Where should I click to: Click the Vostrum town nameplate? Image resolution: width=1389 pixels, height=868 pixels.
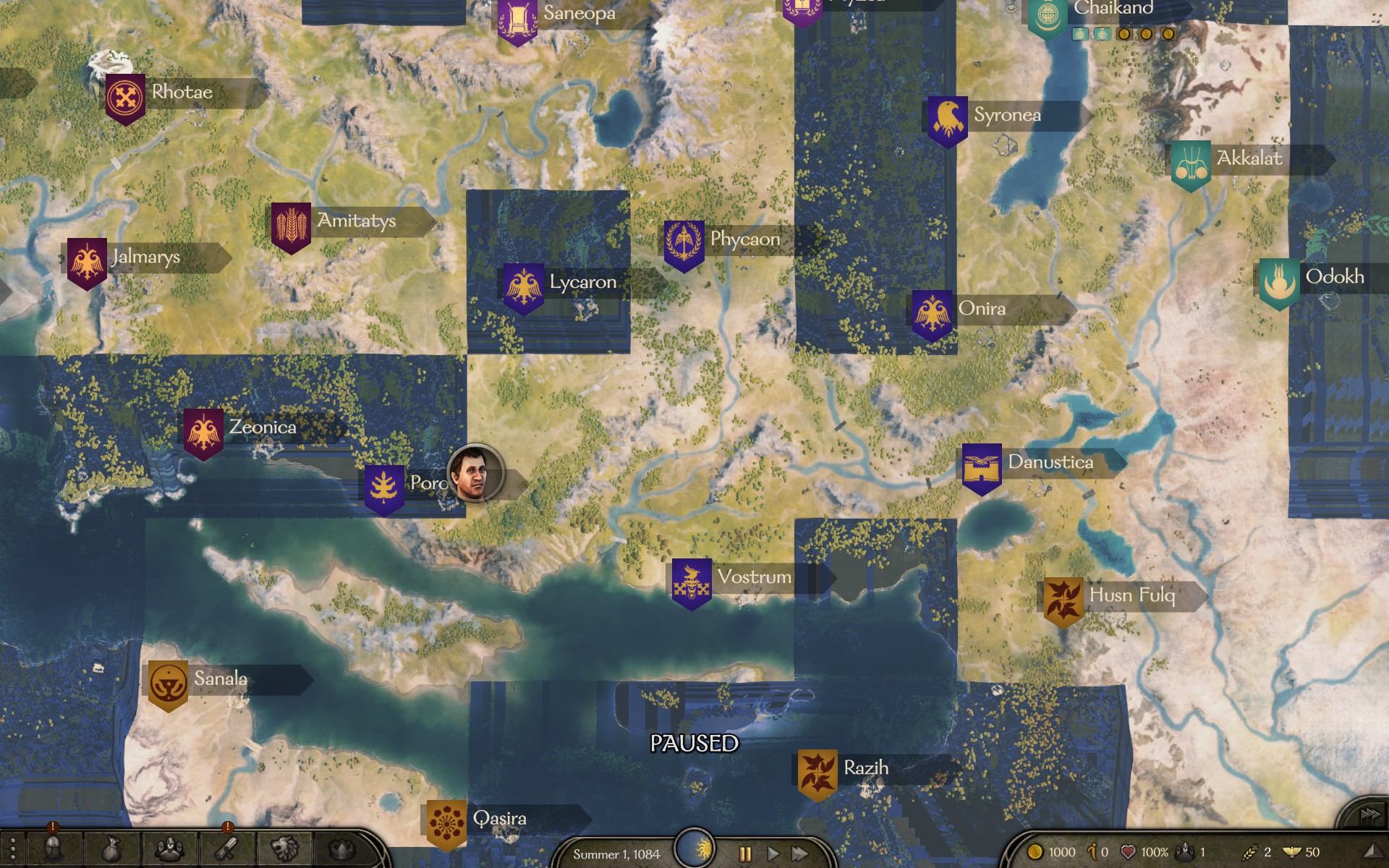pos(752,576)
